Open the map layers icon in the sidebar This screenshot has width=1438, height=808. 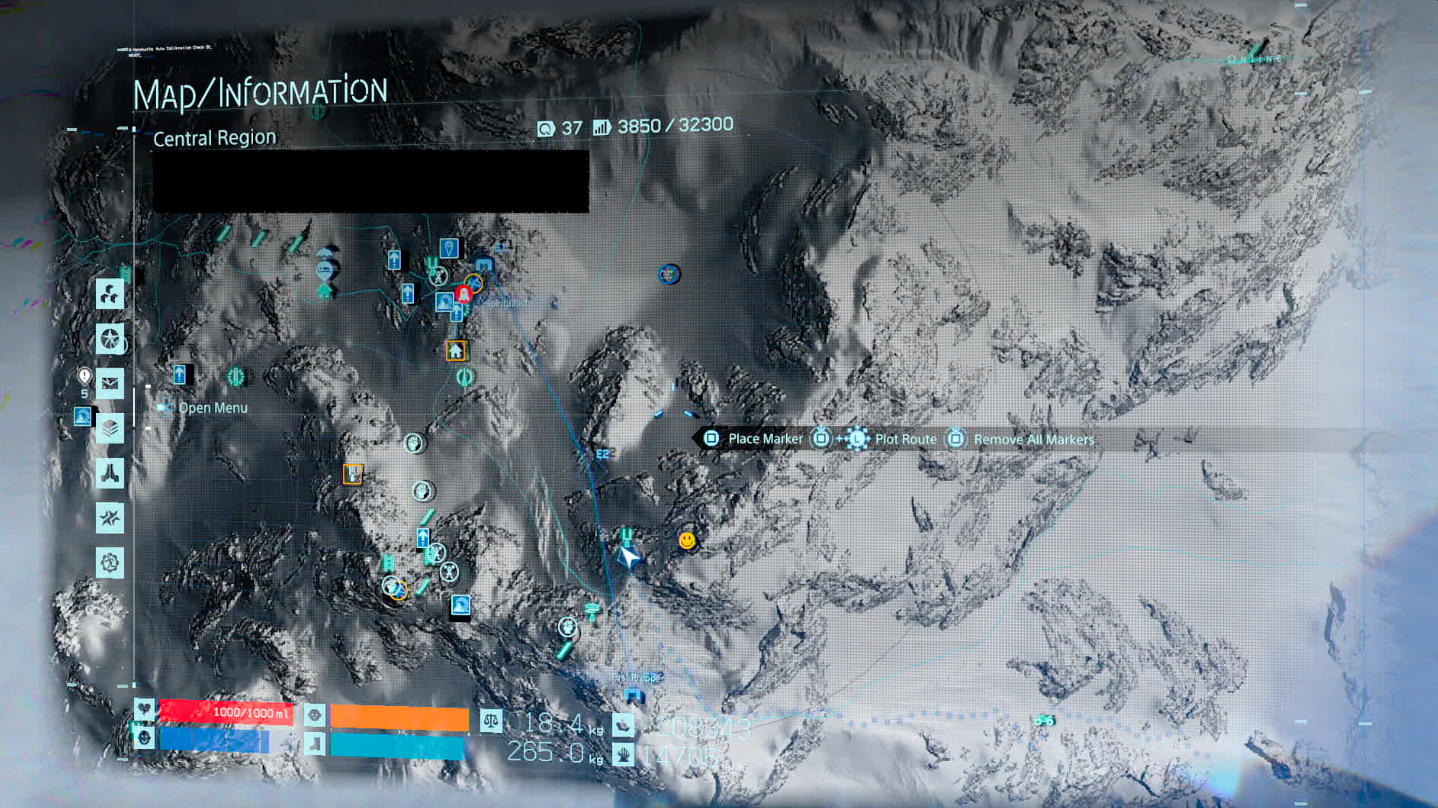pyautogui.click(x=110, y=429)
